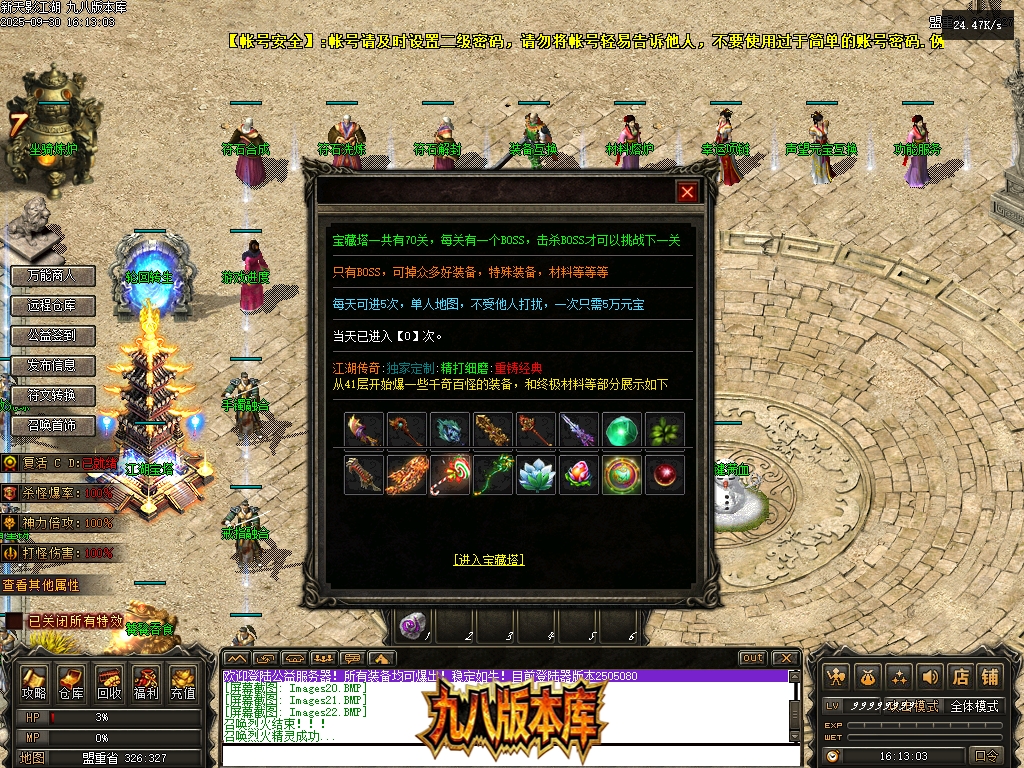Viewport: 1024px width, 768px height.
Task: Open the 仓库 warehouse icon
Action: tap(71, 682)
